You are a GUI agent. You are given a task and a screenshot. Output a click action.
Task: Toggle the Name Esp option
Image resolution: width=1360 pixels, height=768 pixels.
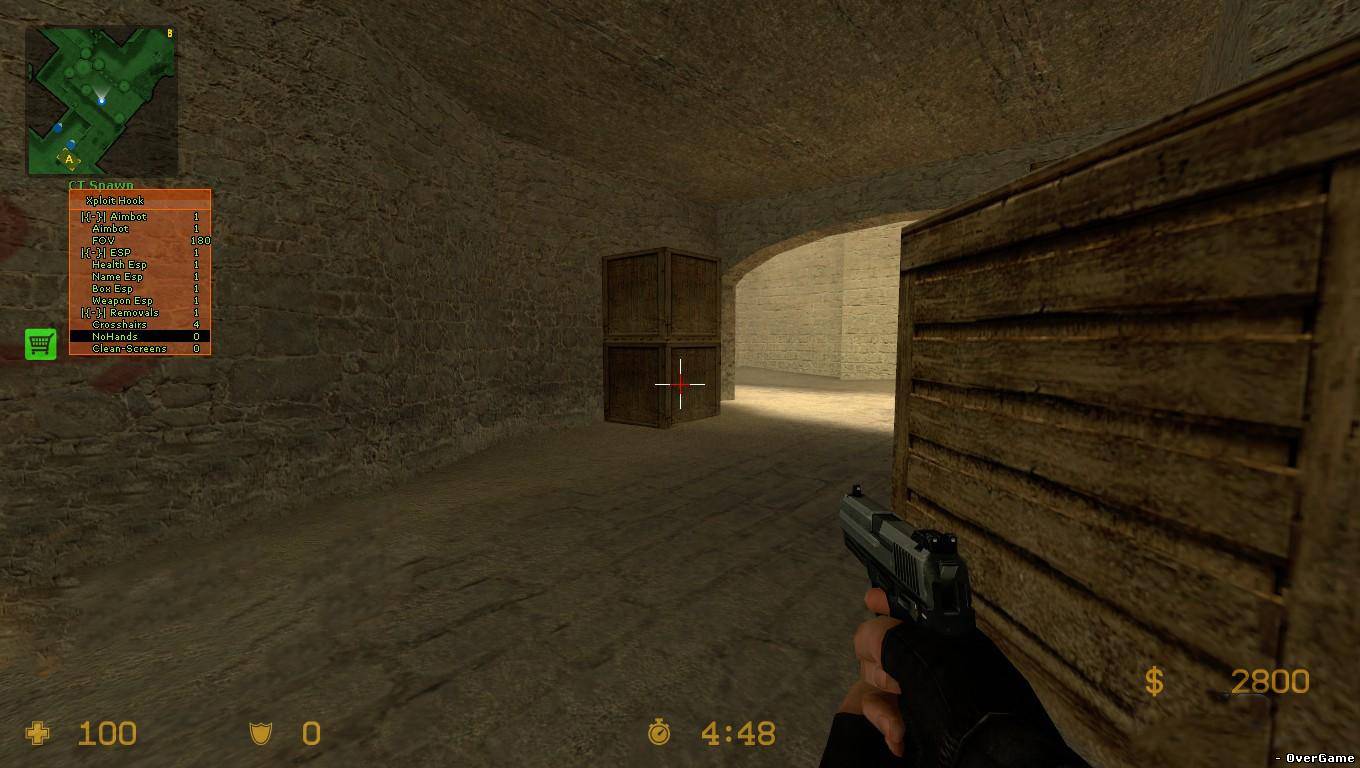117,277
